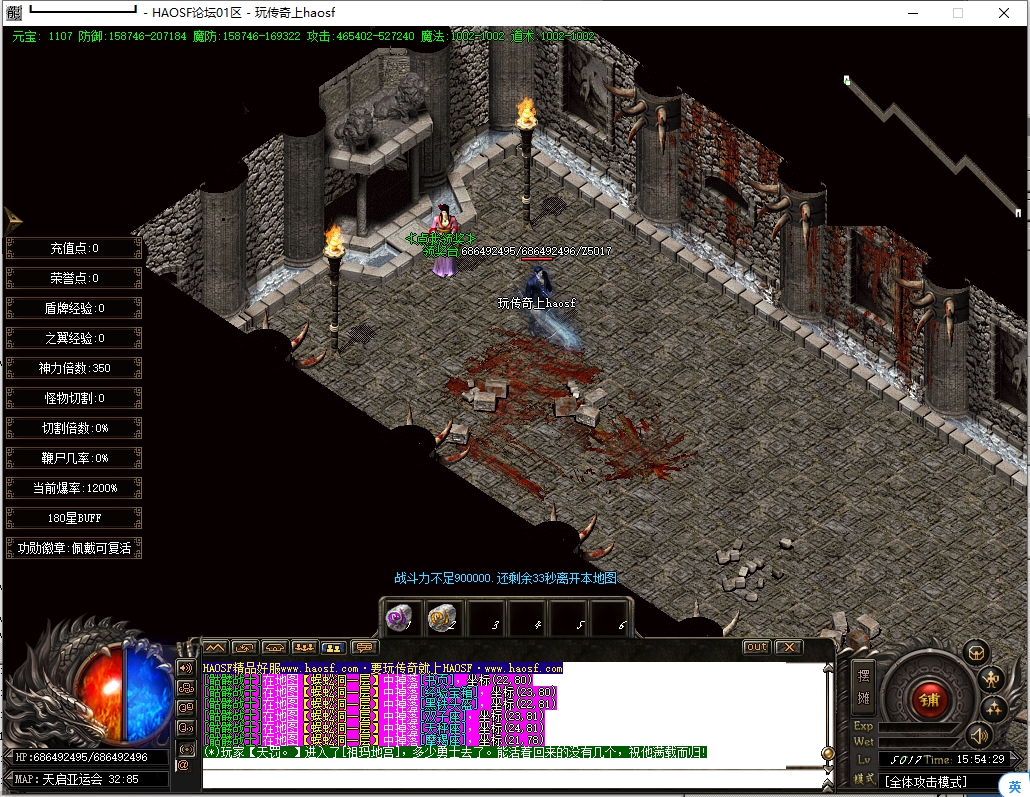The height and width of the screenshot is (797, 1030).
Task: Click the 功勋徽章 revive medal entry
Action: pyautogui.click(x=74, y=548)
